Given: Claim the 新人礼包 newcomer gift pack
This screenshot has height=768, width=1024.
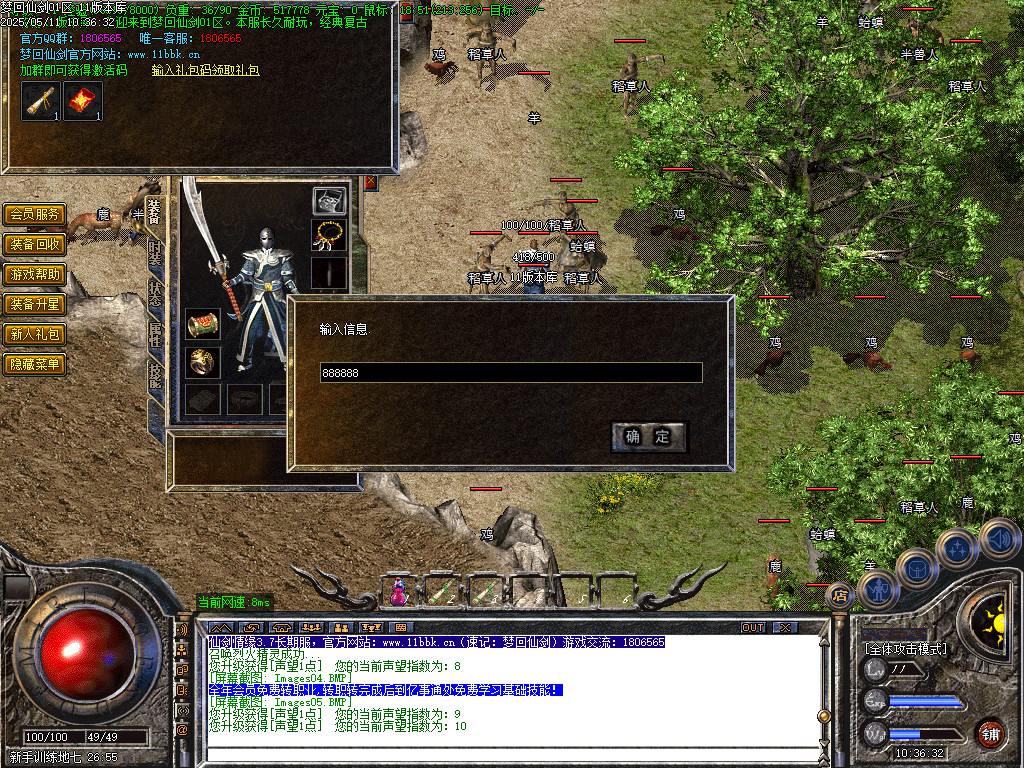Looking at the screenshot, I should click(x=35, y=335).
